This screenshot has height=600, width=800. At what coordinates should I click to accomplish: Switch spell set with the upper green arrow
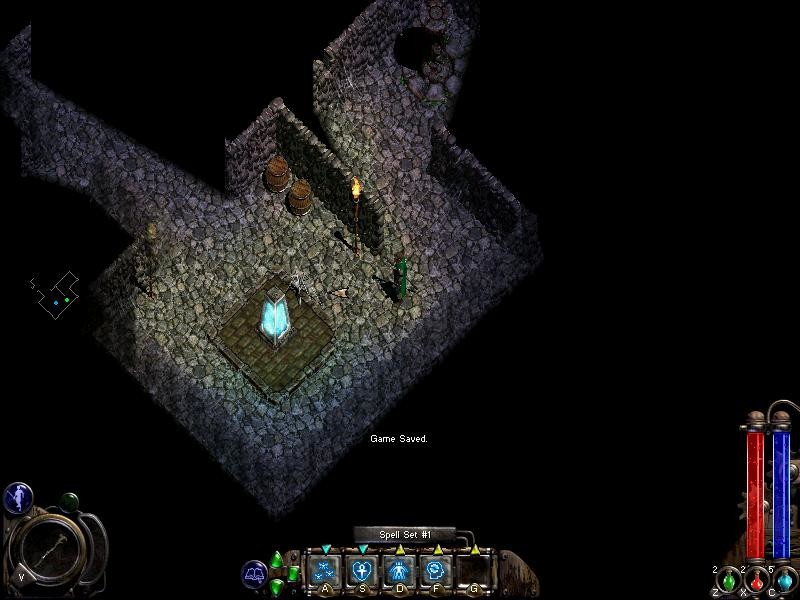[x=277, y=560]
